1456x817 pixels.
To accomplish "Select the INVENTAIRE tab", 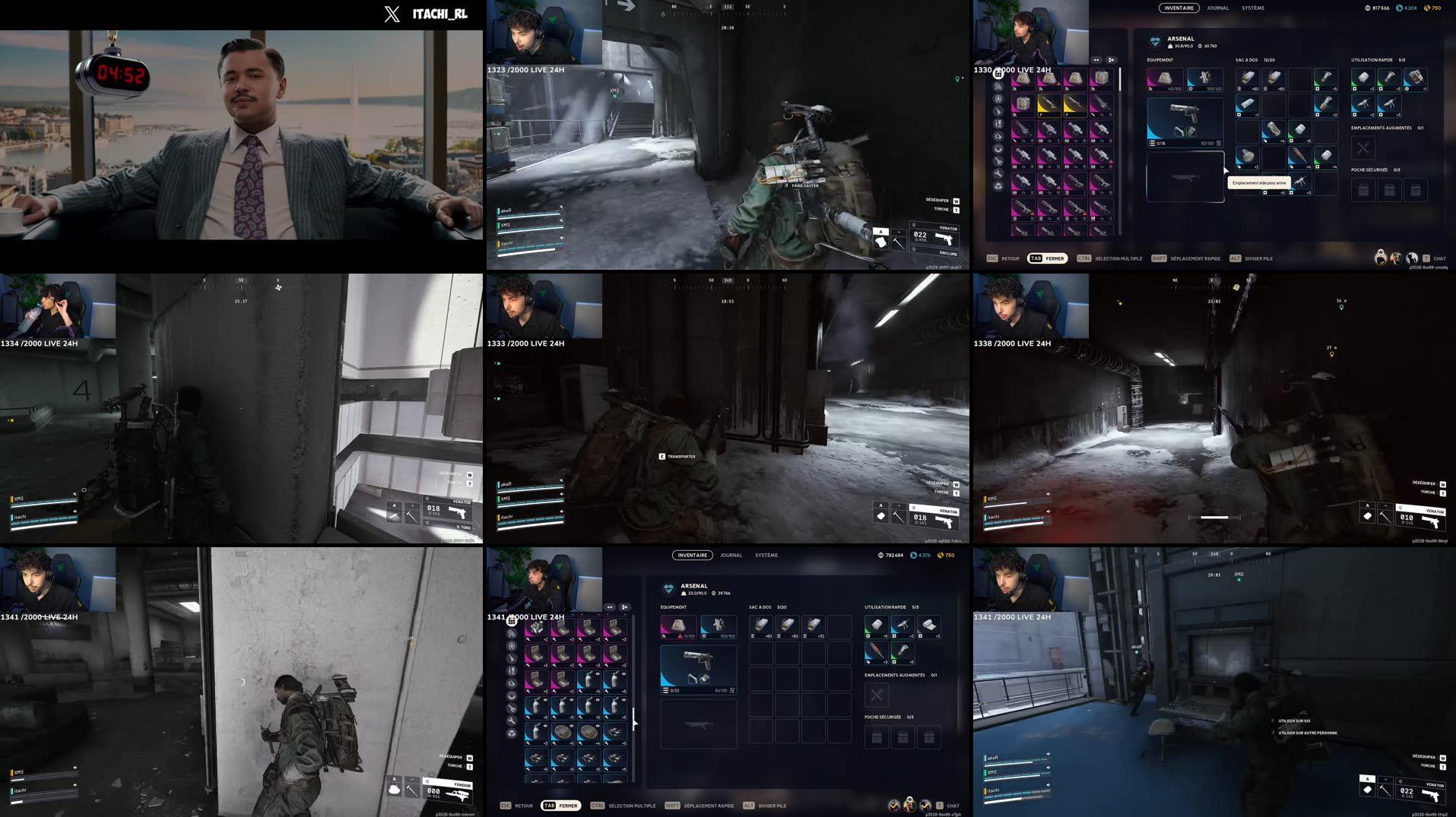I will click(1179, 8).
